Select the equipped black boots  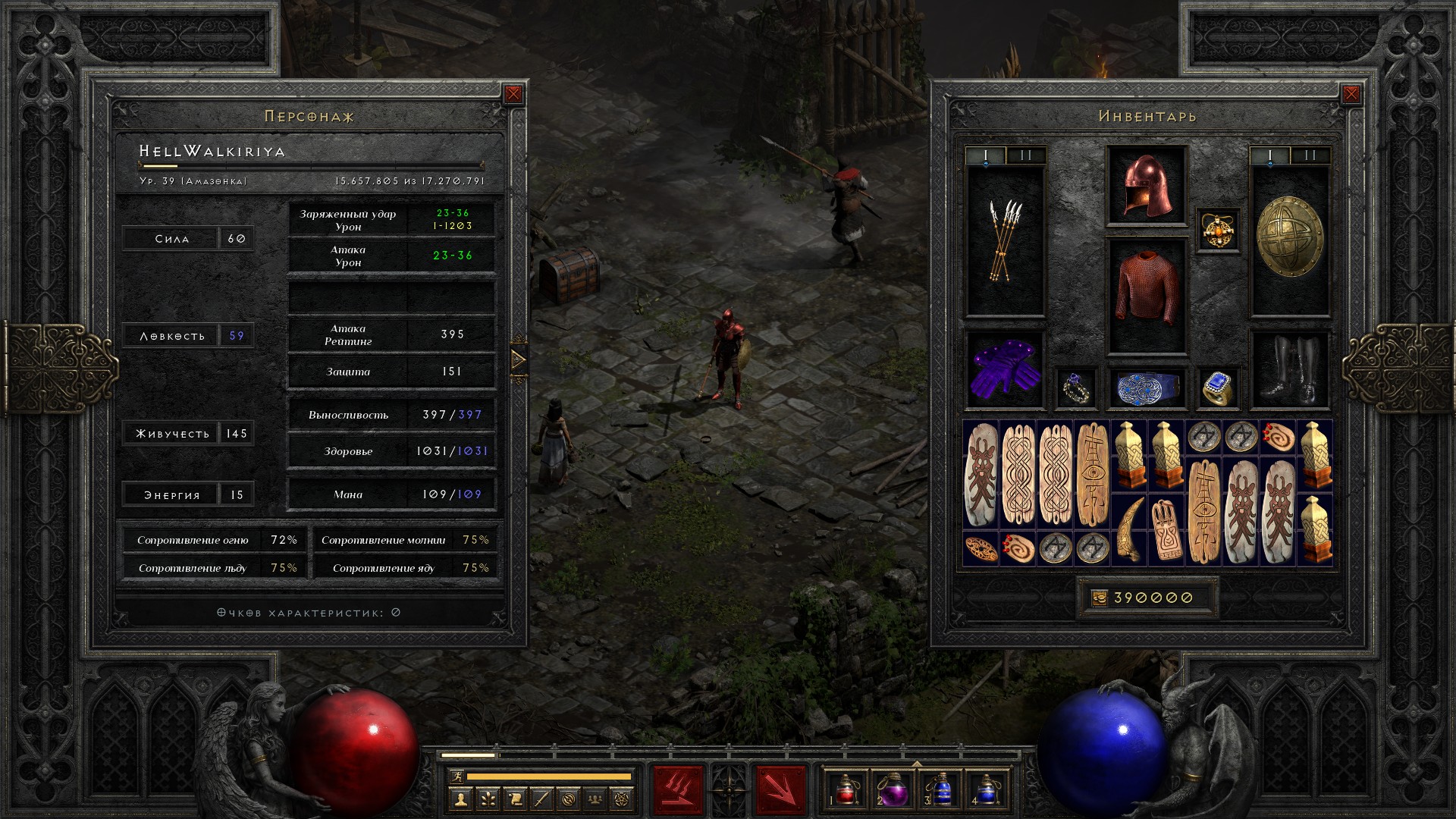click(1289, 369)
